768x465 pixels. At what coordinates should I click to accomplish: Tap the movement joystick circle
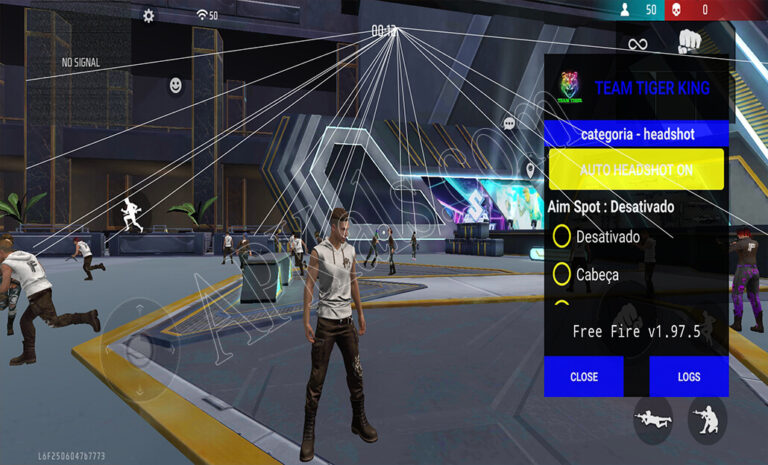coord(139,347)
